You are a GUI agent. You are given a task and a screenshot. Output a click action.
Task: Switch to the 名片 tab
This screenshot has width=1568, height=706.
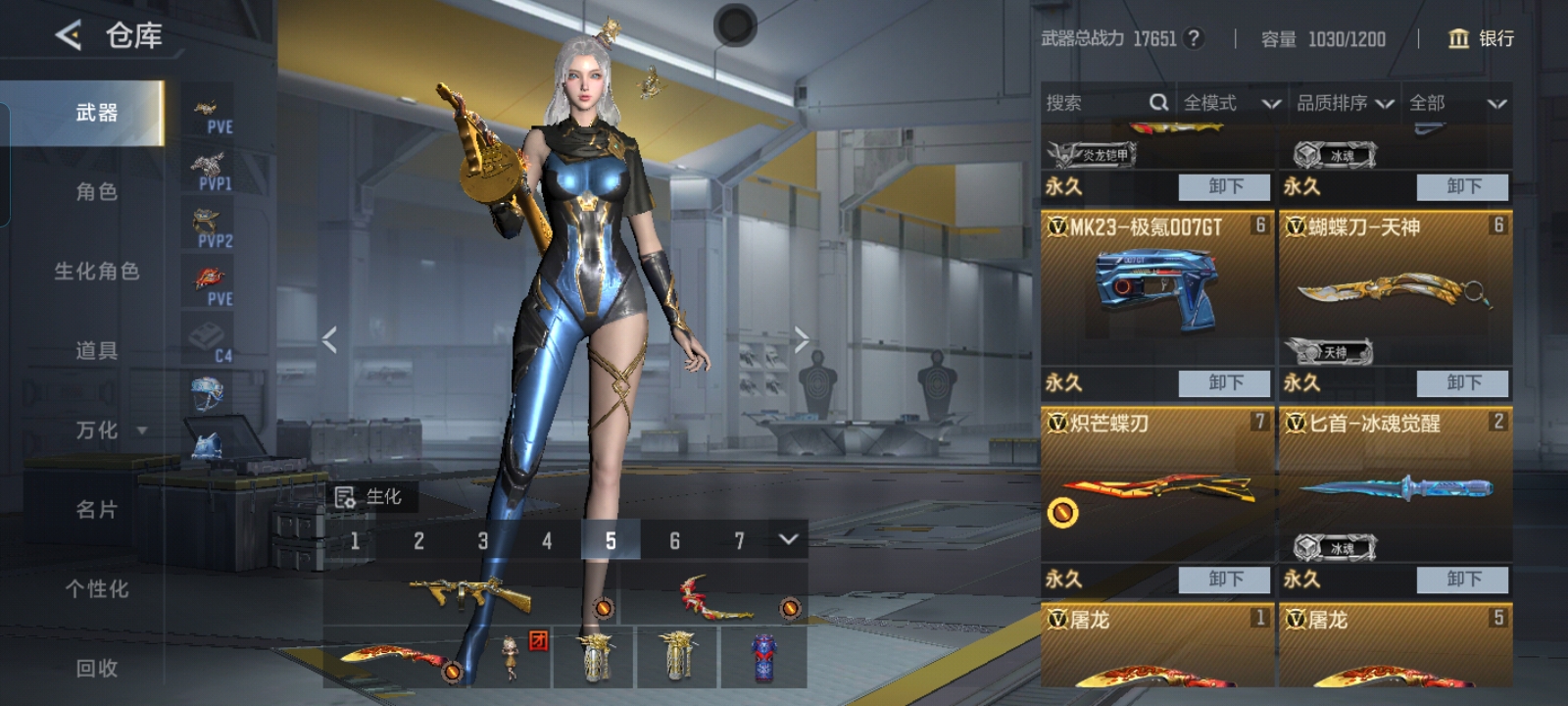coord(96,509)
